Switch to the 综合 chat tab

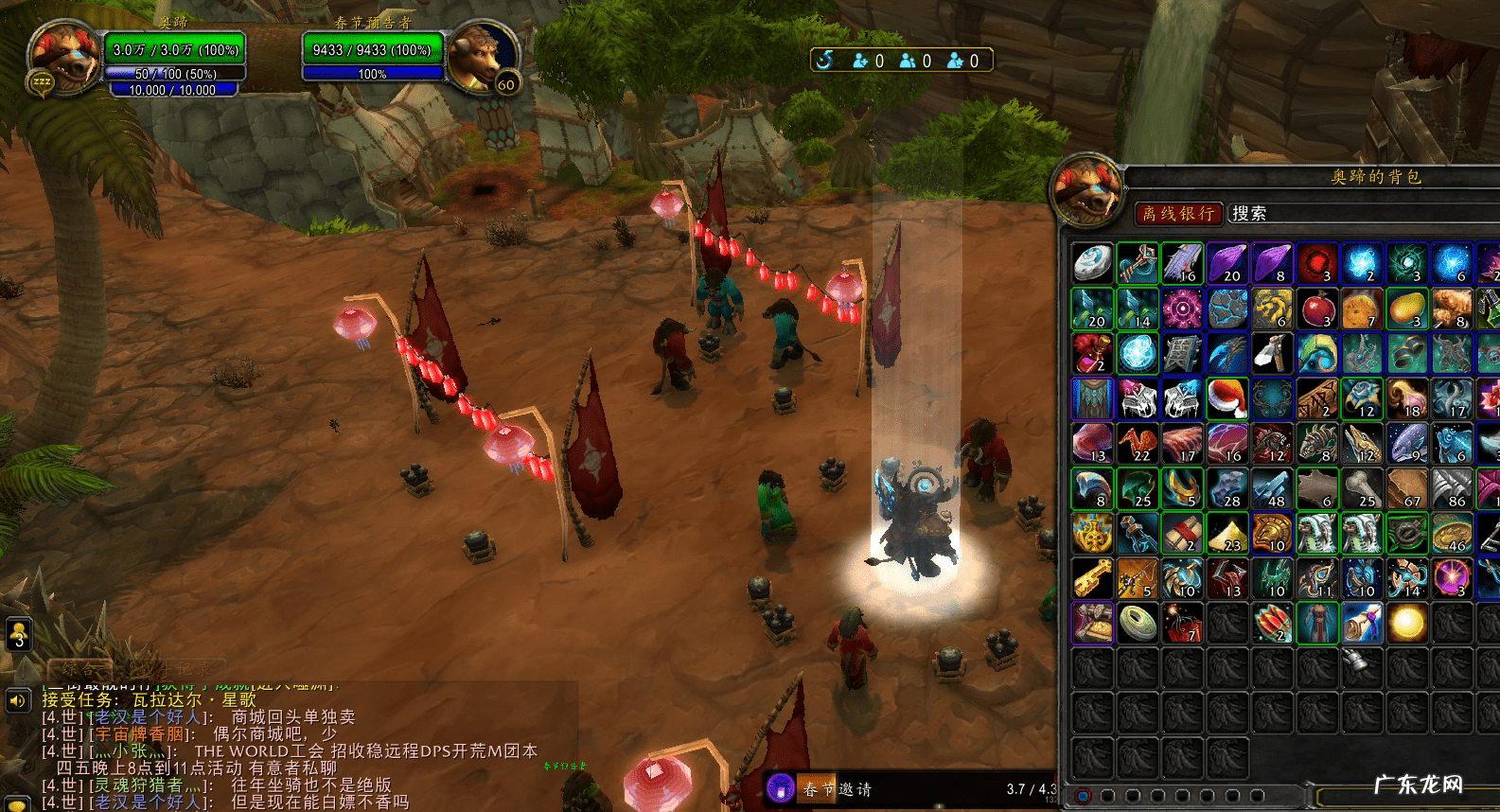78,669
